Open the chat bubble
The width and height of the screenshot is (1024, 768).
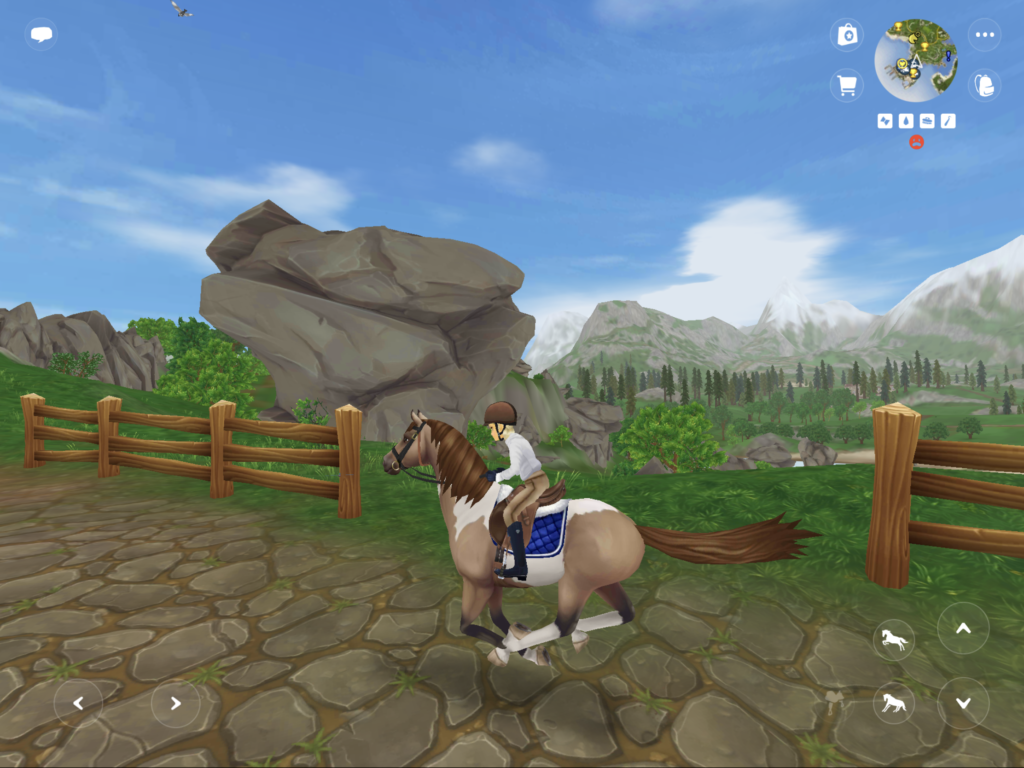(x=41, y=35)
